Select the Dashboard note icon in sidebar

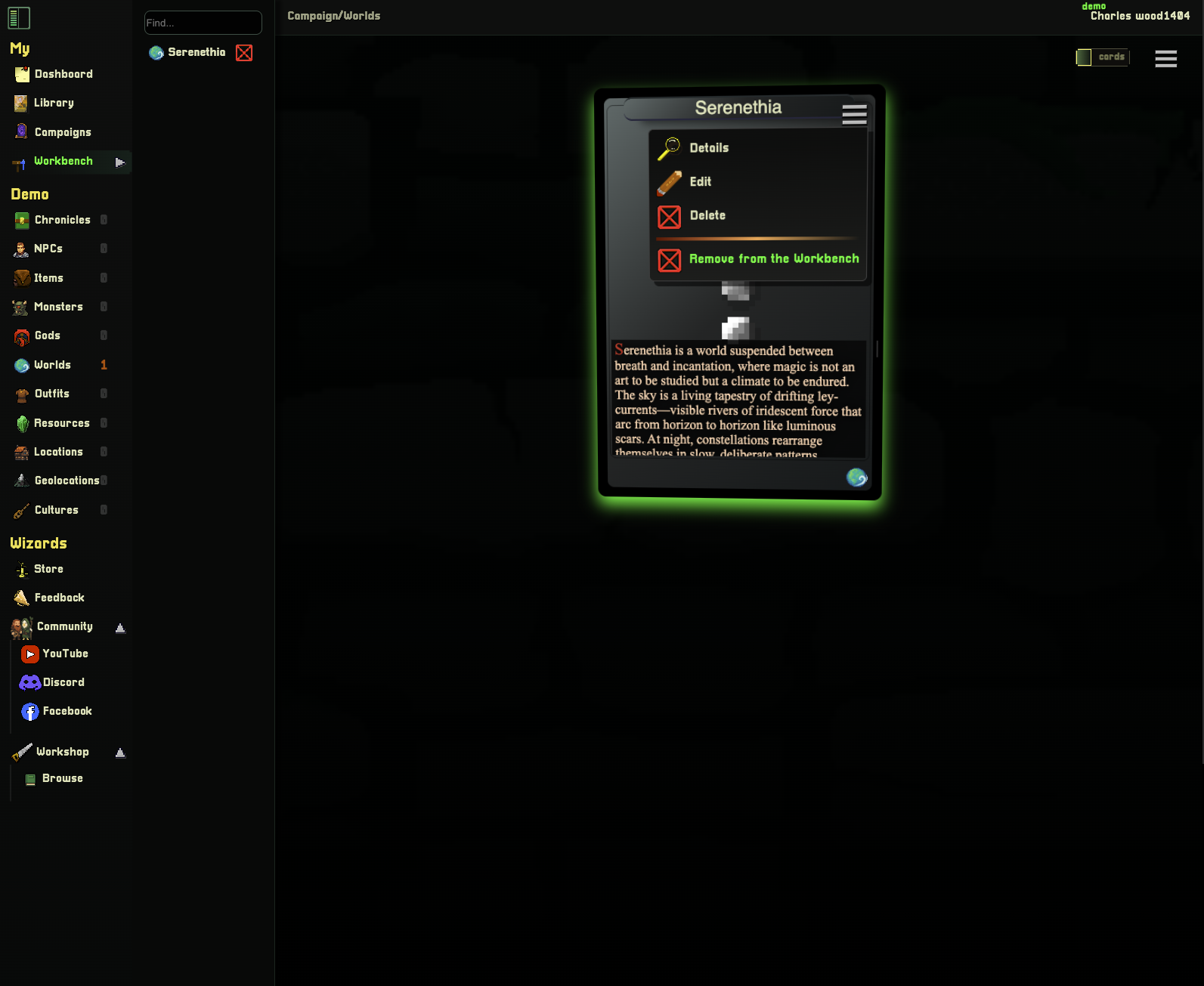[21, 73]
